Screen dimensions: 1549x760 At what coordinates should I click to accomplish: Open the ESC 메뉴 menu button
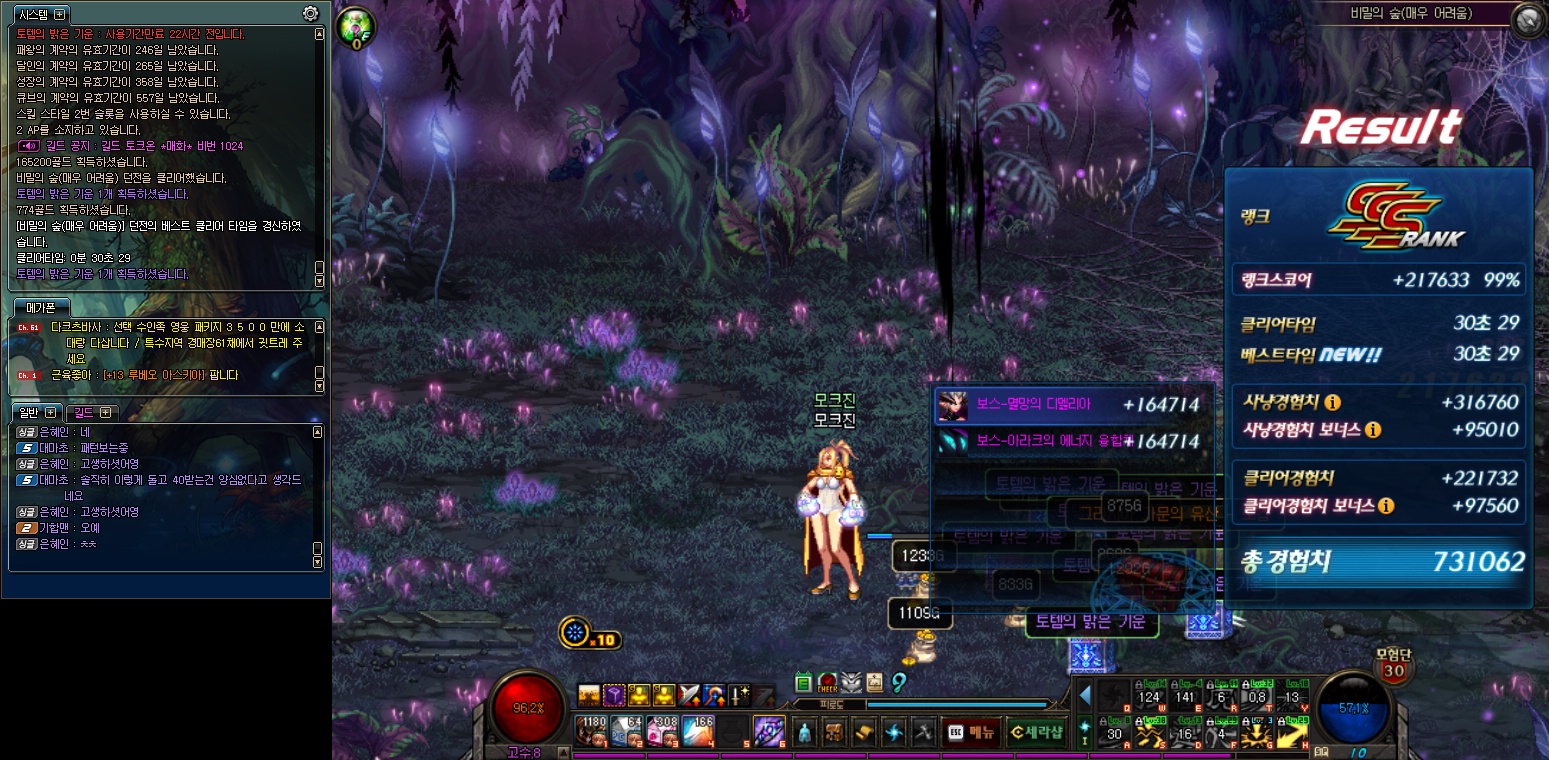pos(970,731)
